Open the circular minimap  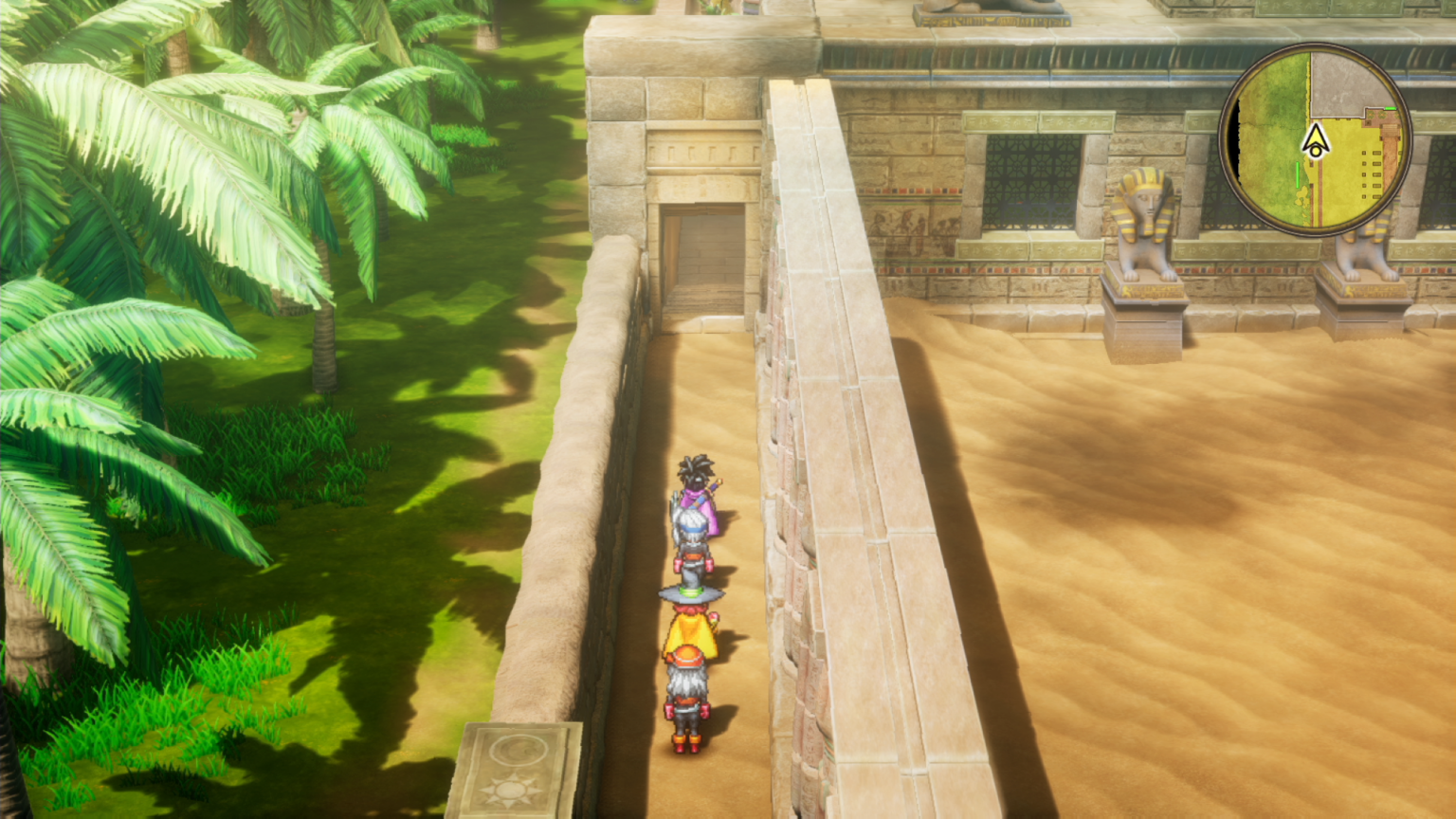point(1315,140)
